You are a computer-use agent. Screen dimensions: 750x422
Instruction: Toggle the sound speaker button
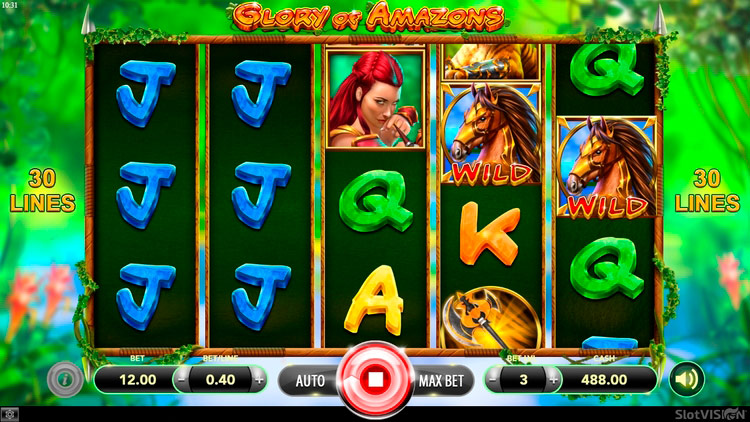pyautogui.click(x=686, y=379)
